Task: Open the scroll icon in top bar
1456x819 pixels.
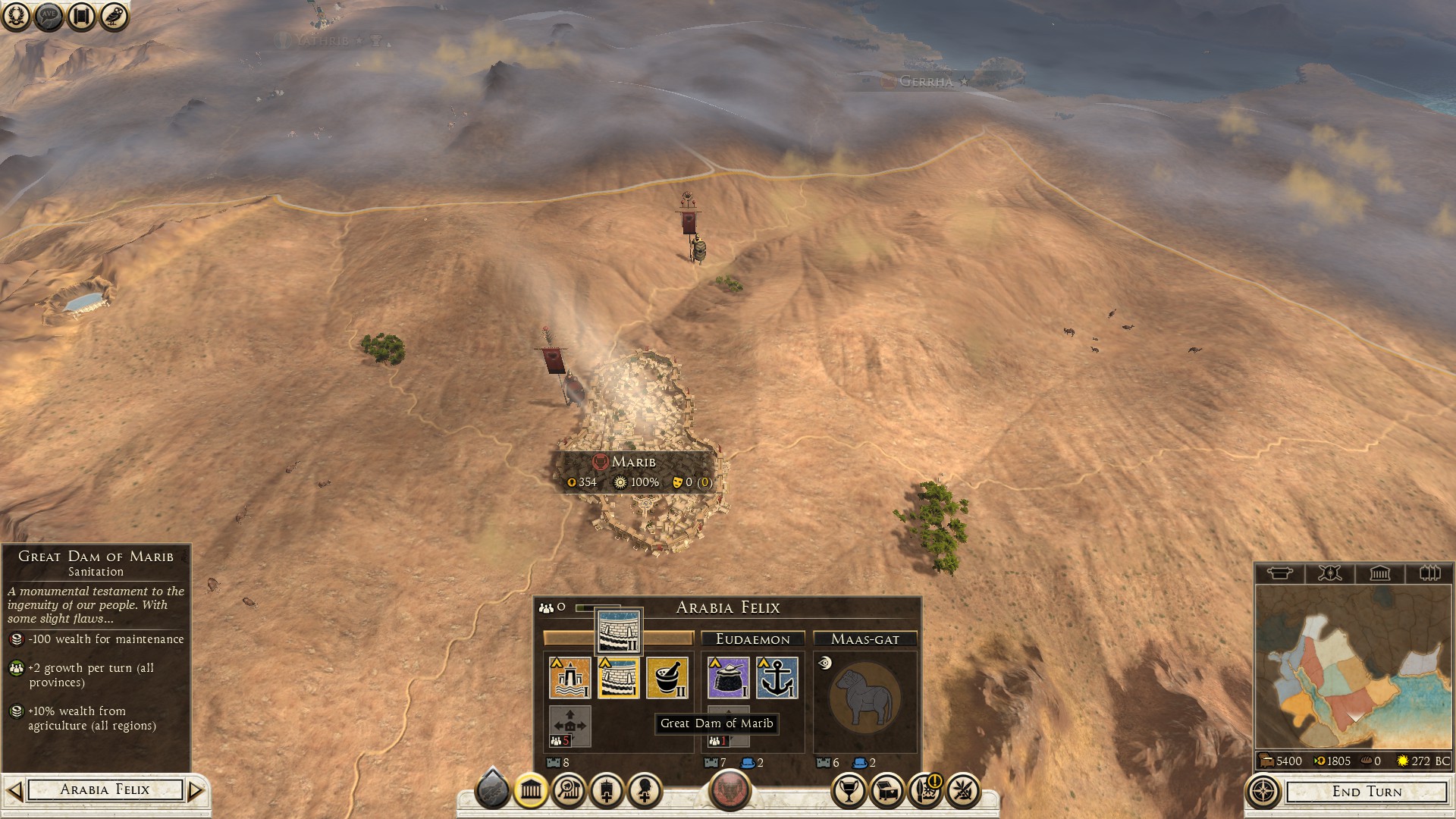Action: coord(81,16)
